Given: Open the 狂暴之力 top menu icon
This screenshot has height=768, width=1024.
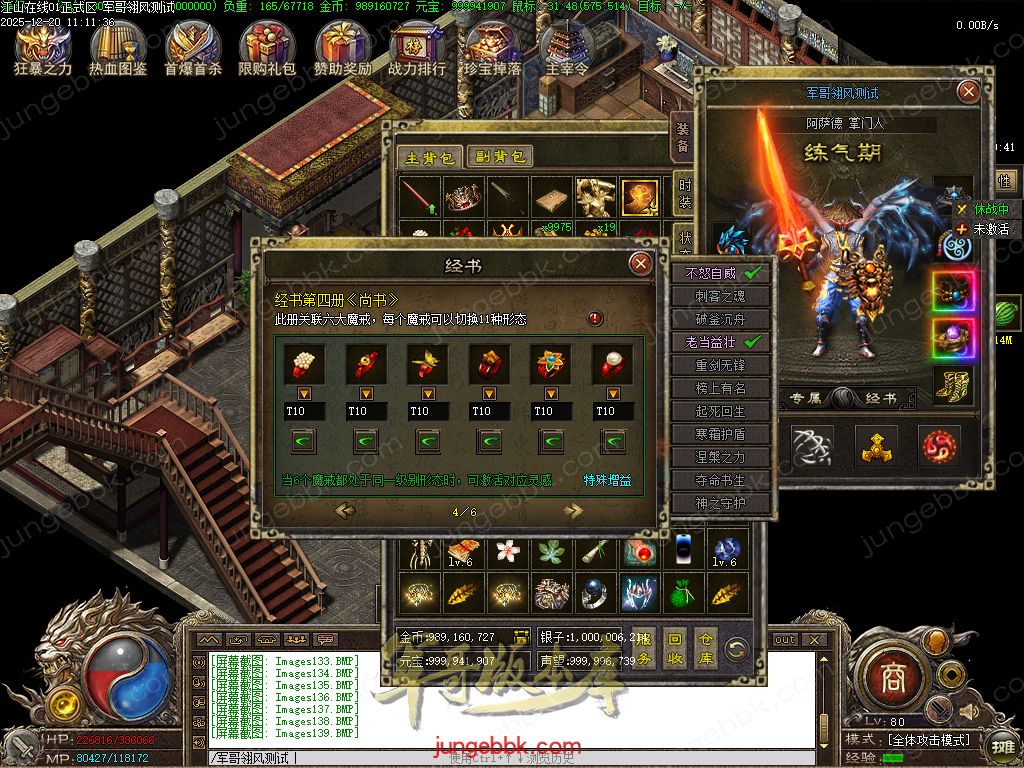Looking at the screenshot, I should click(x=43, y=46).
